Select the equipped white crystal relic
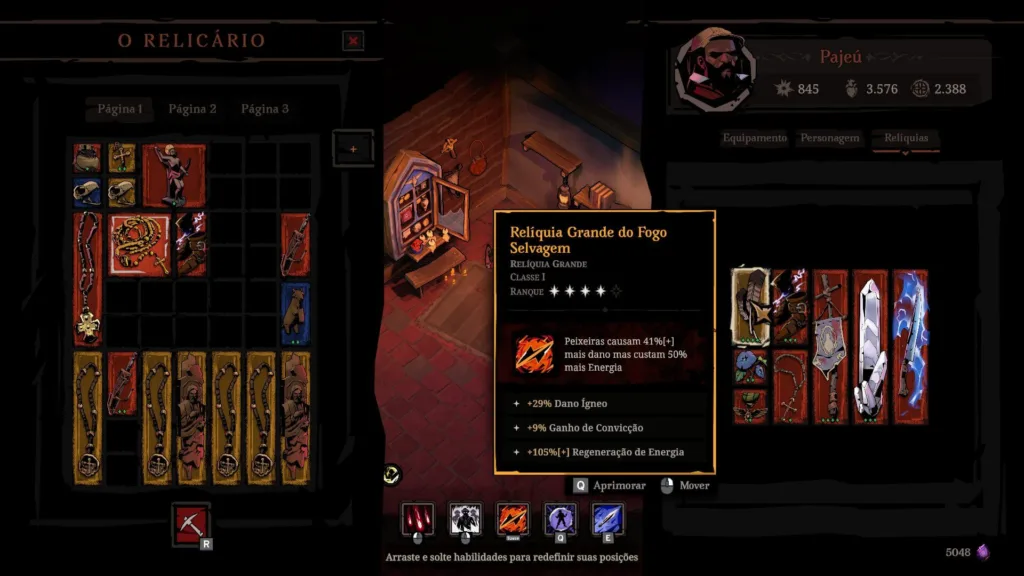The image size is (1024, 576). click(x=870, y=346)
